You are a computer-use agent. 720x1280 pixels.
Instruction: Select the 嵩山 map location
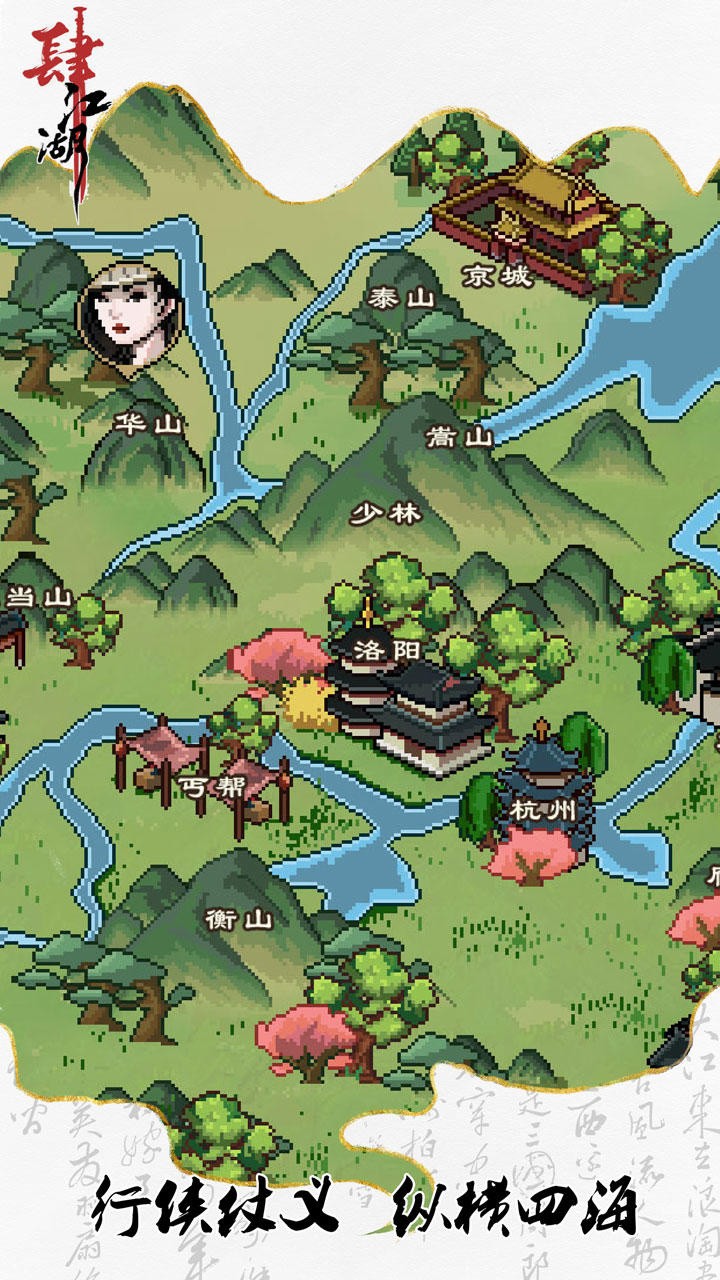pyautogui.click(x=459, y=437)
